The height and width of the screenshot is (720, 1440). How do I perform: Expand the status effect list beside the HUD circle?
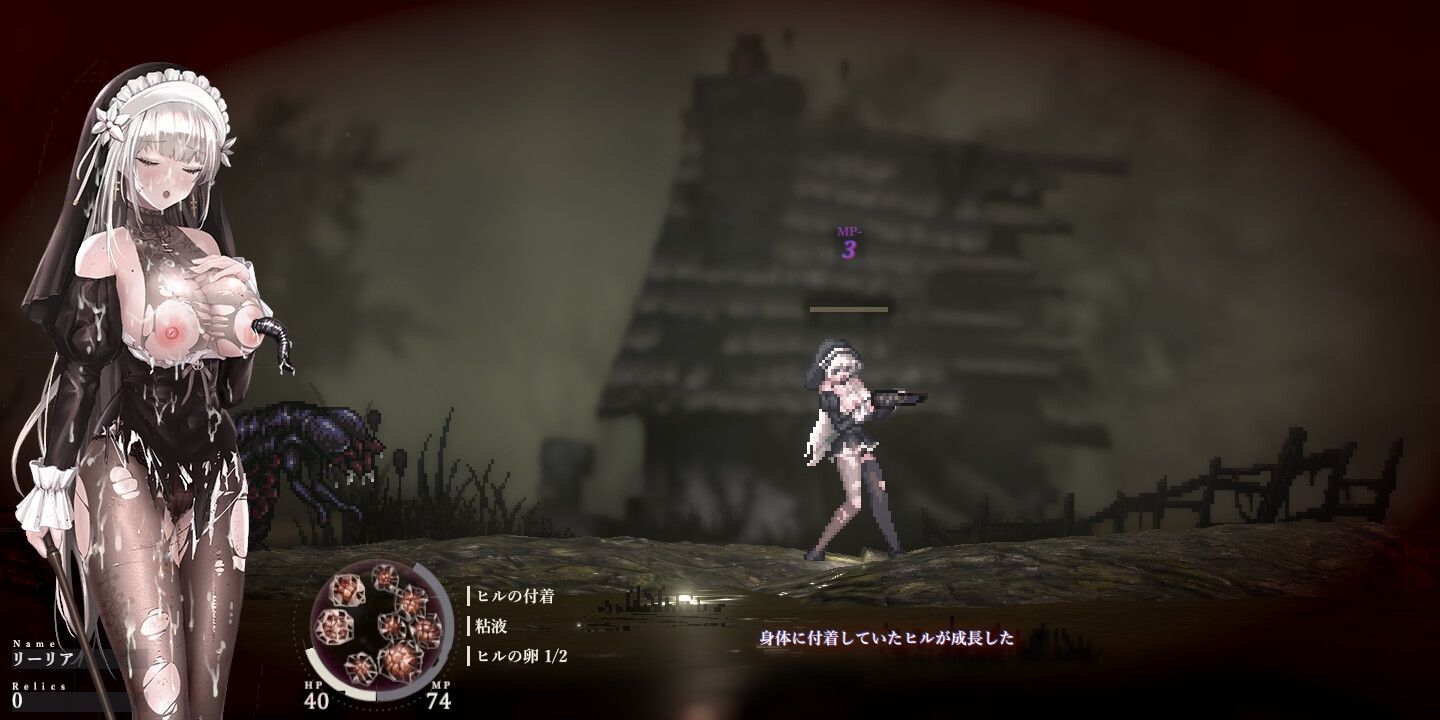(512, 627)
